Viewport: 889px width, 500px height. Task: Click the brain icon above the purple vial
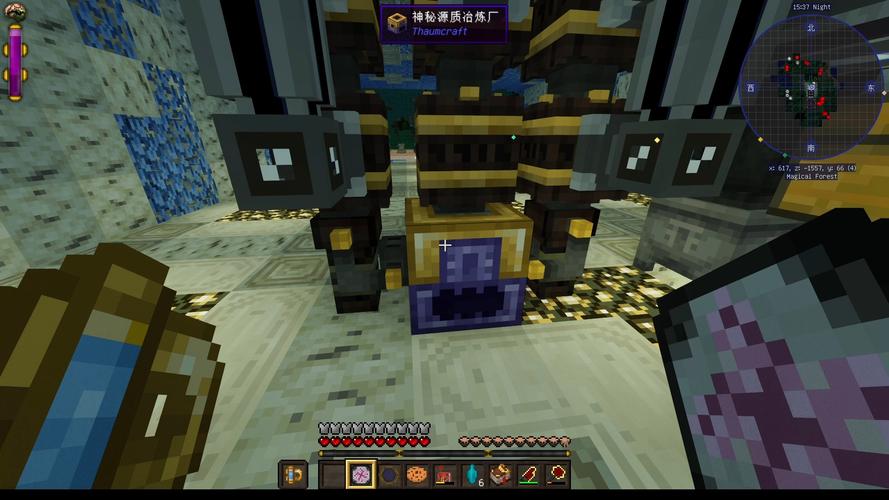(15, 12)
